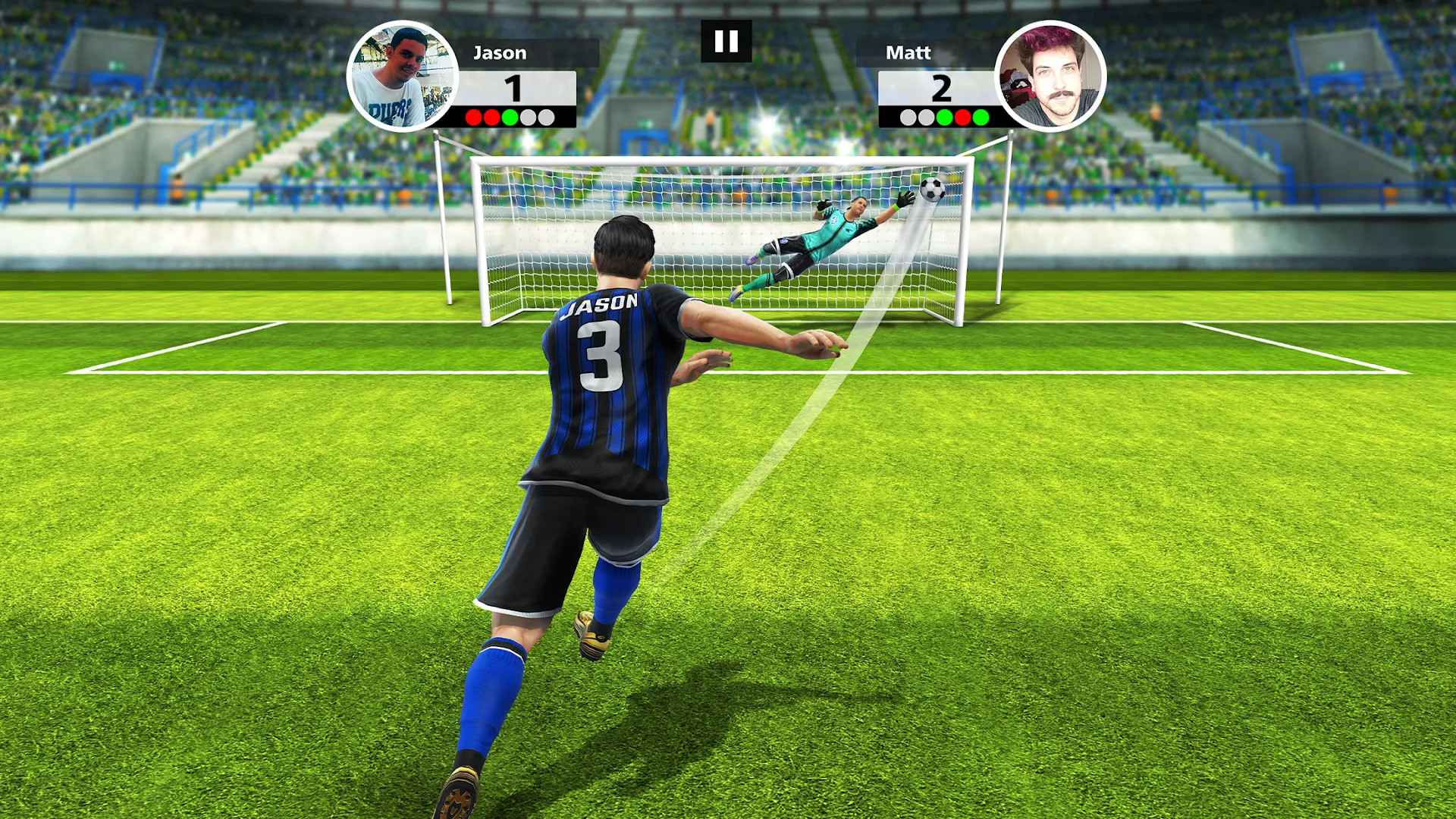The height and width of the screenshot is (819, 1456).
Task: Pause the match with the pause icon
Action: tap(727, 42)
